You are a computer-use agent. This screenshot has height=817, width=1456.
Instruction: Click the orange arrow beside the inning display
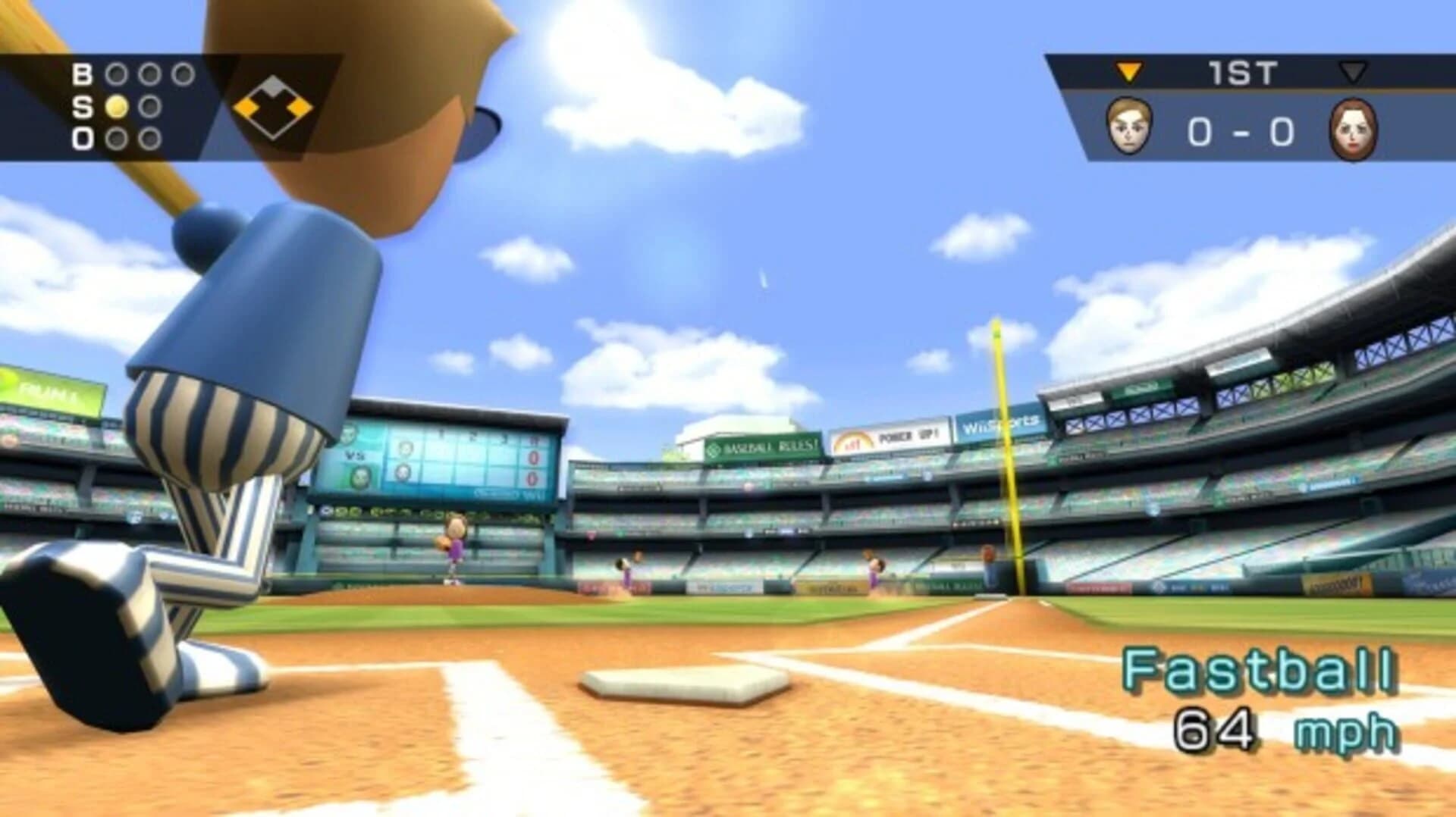click(x=1128, y=70)
